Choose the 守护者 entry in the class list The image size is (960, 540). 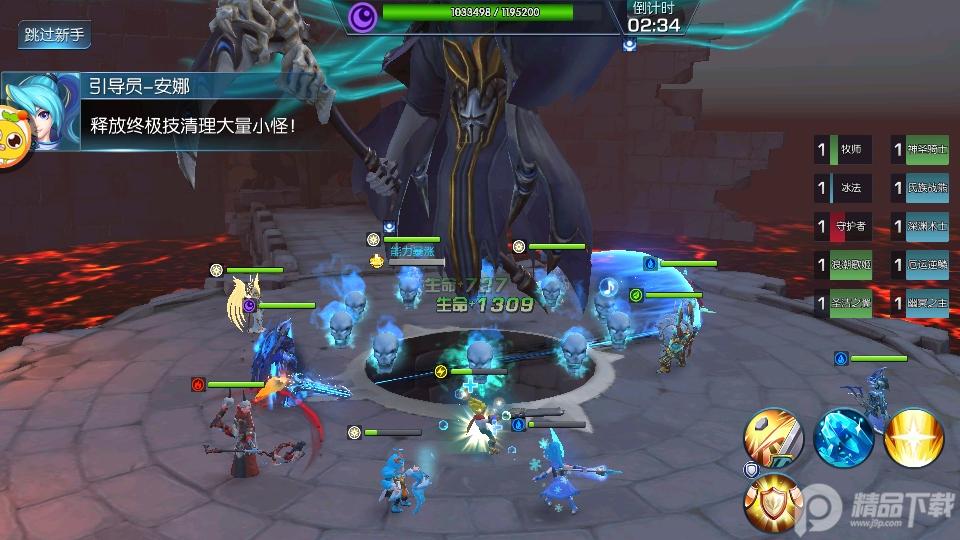point(844,226)
